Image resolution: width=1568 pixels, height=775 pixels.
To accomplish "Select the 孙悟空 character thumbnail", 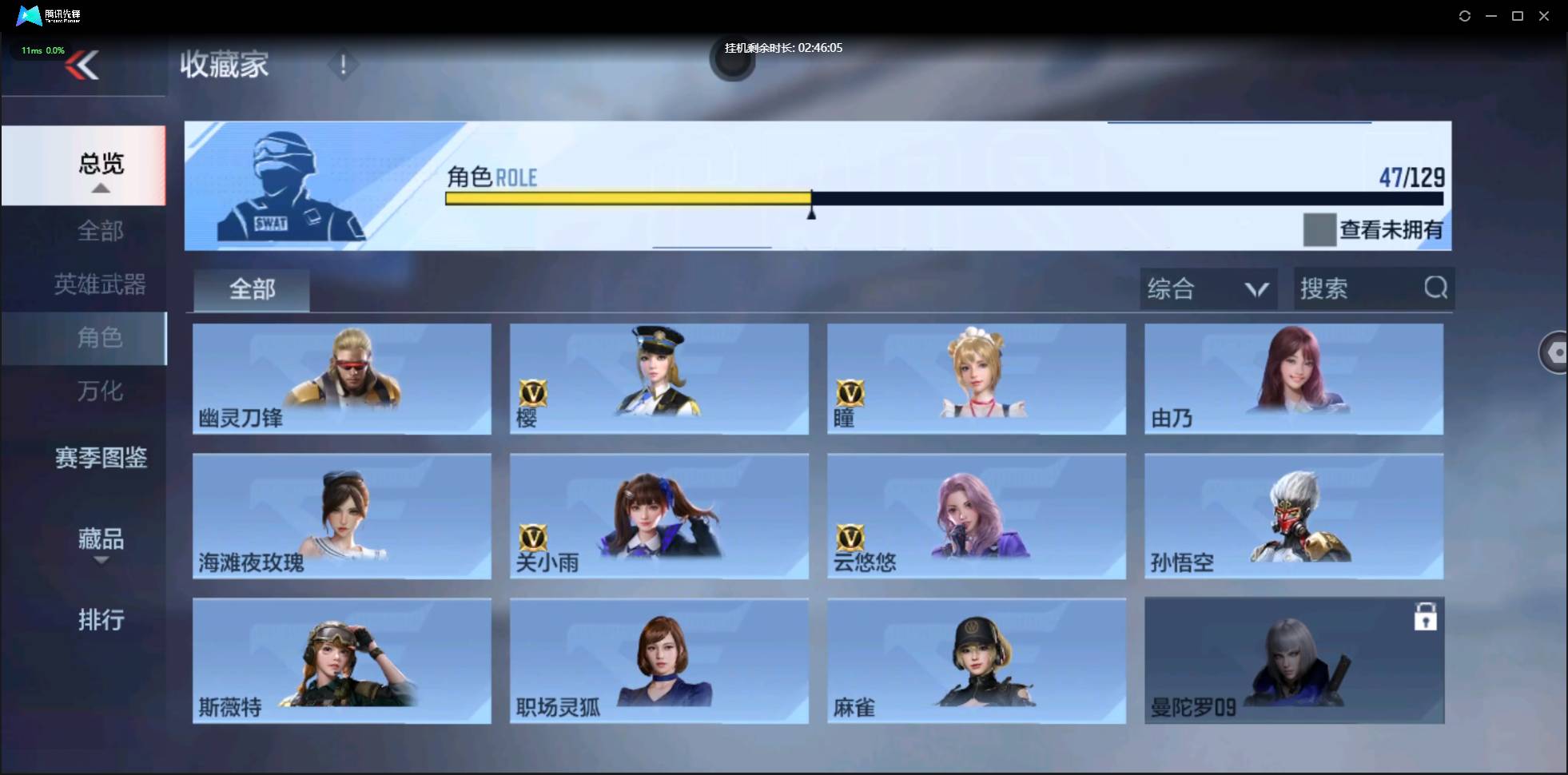I will tap(1294, 515).
